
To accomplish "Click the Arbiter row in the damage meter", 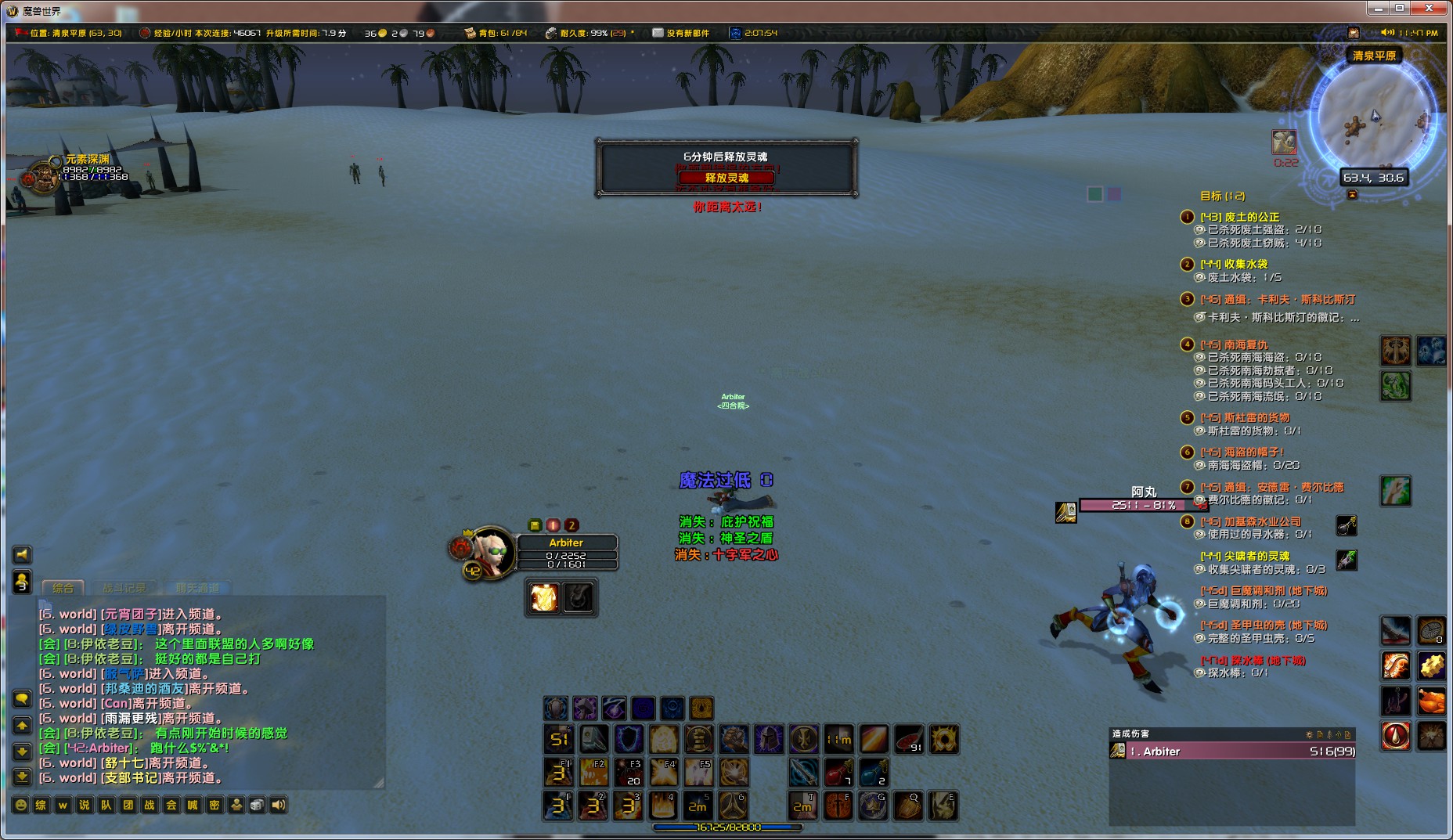I will (1232, 752).
